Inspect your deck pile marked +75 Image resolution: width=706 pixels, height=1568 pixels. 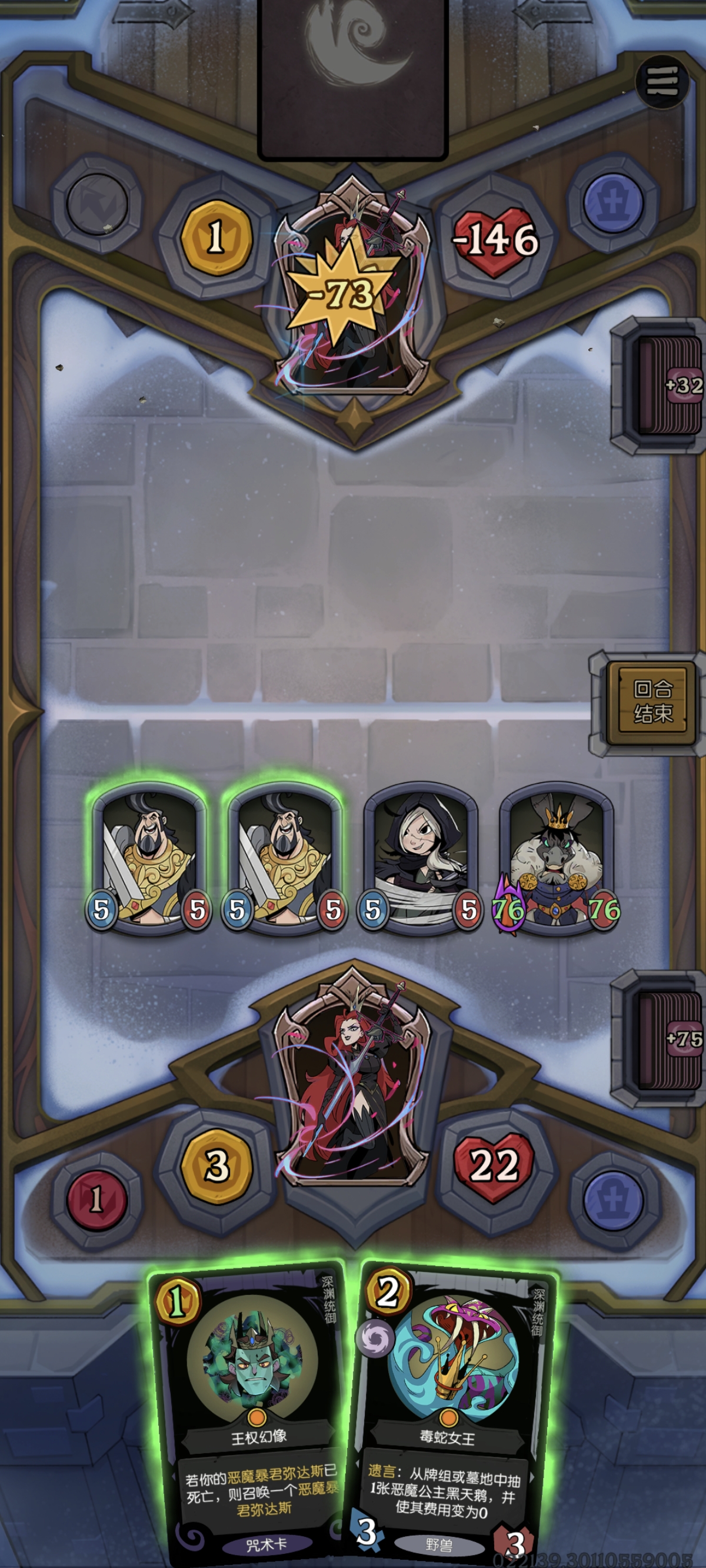pyautogui.click(x=667, y=1038)
